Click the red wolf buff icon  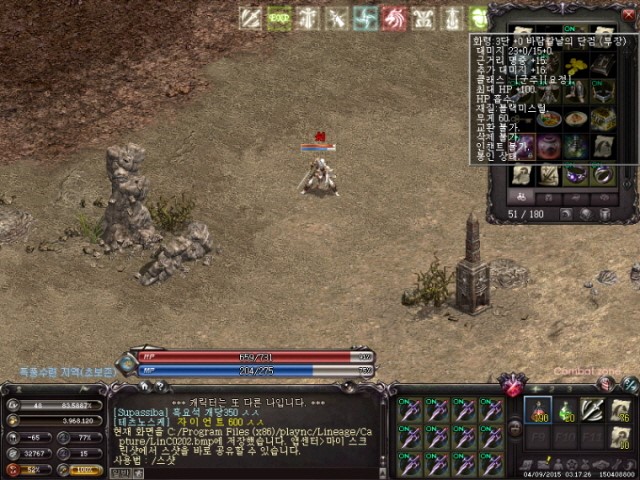(395, 18)
